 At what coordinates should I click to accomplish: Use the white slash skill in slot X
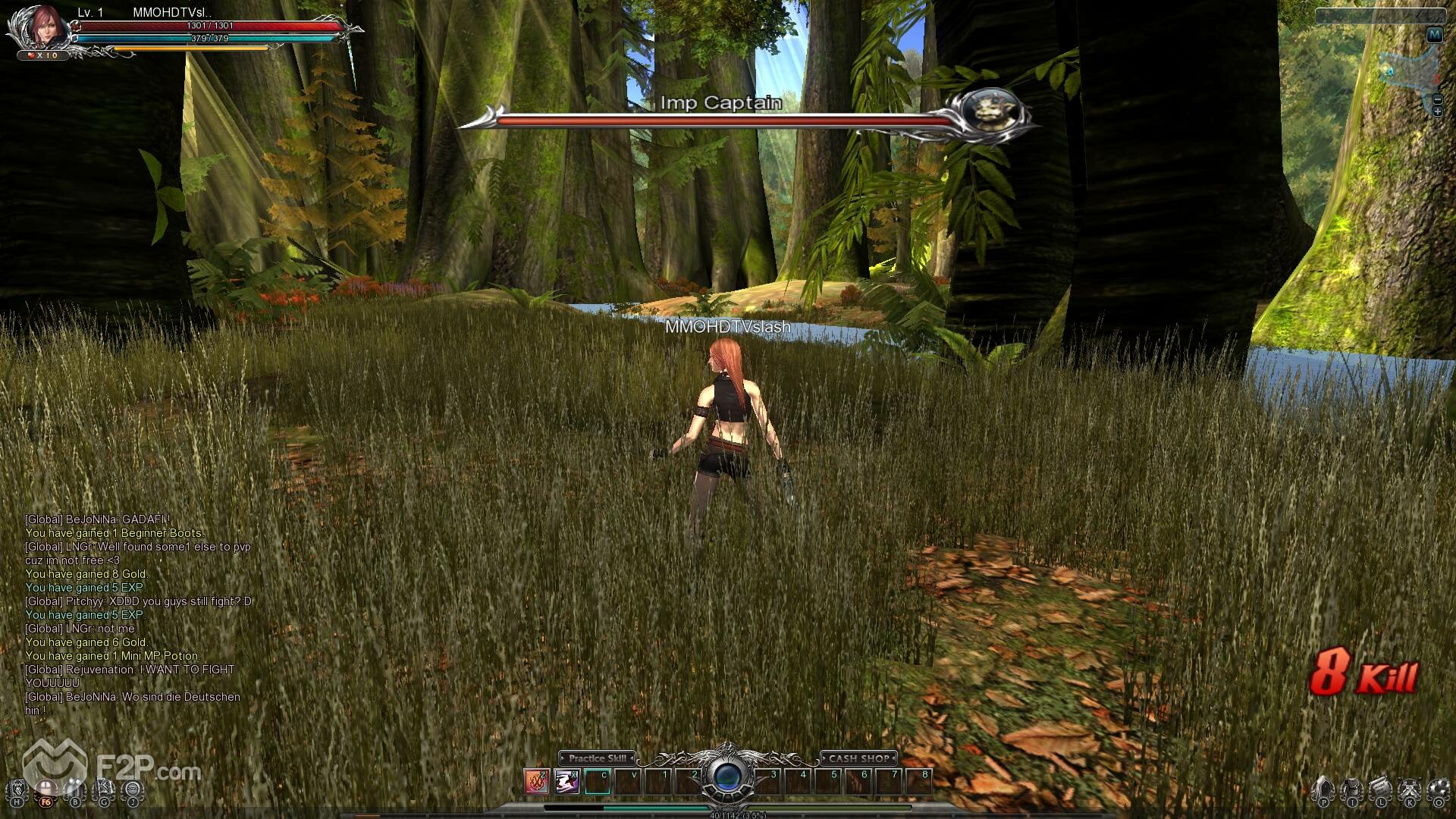[566, 780]
